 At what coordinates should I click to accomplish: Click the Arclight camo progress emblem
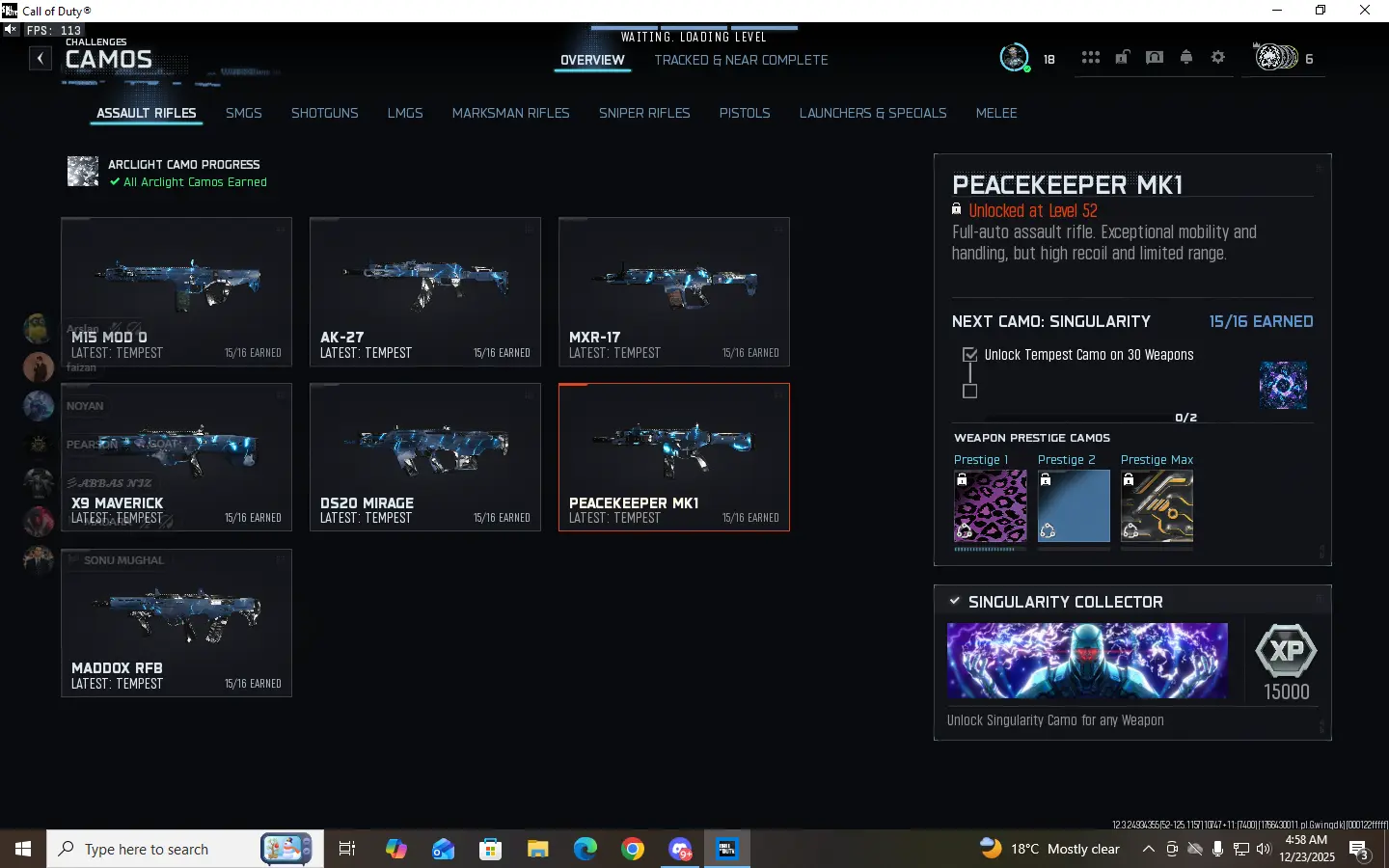click(82, 172)
